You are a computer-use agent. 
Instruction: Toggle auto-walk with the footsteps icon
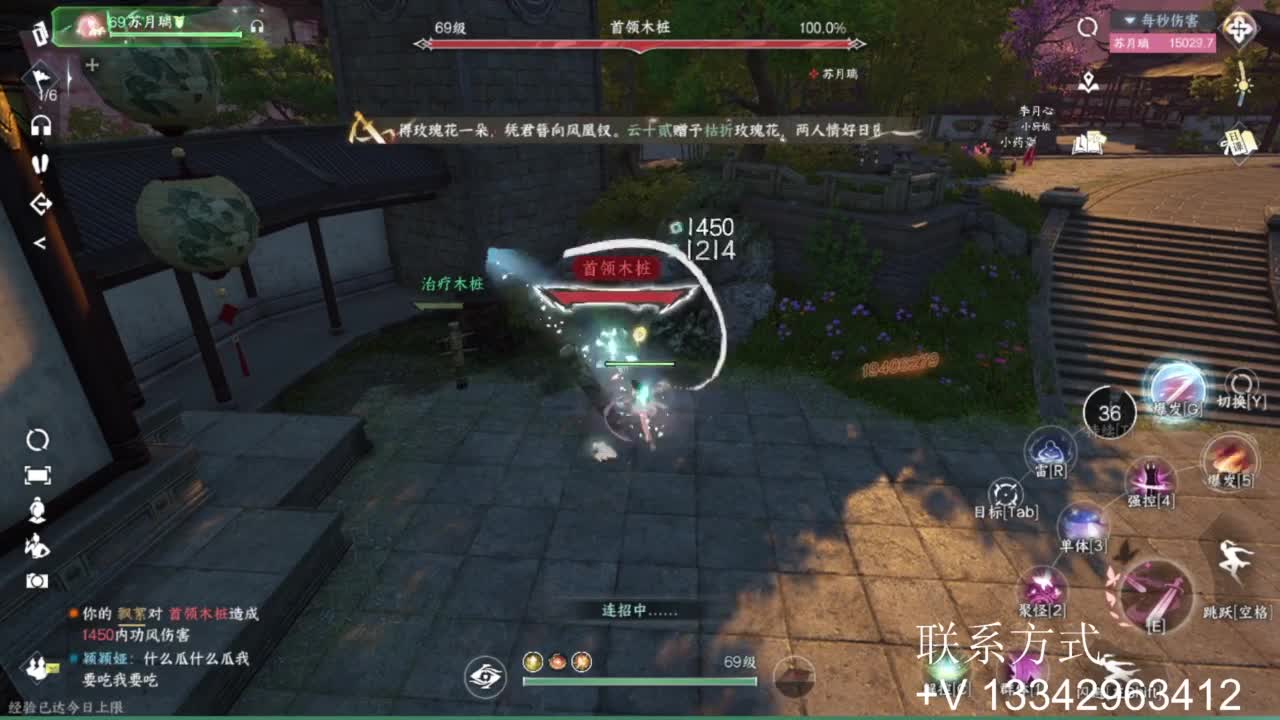point(40,163)
